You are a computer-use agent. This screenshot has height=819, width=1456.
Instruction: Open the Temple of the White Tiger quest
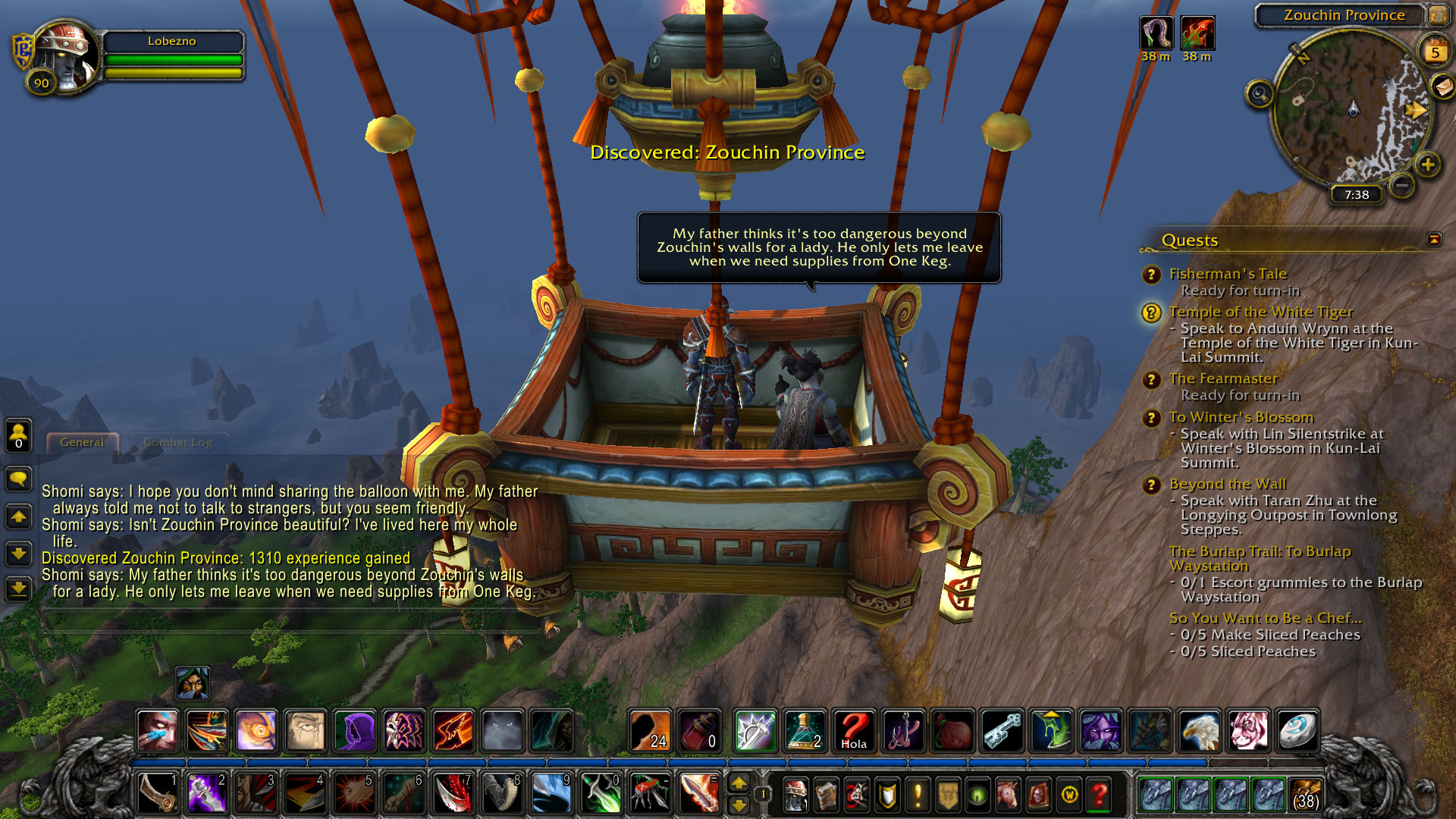(x=1260, y=312)
